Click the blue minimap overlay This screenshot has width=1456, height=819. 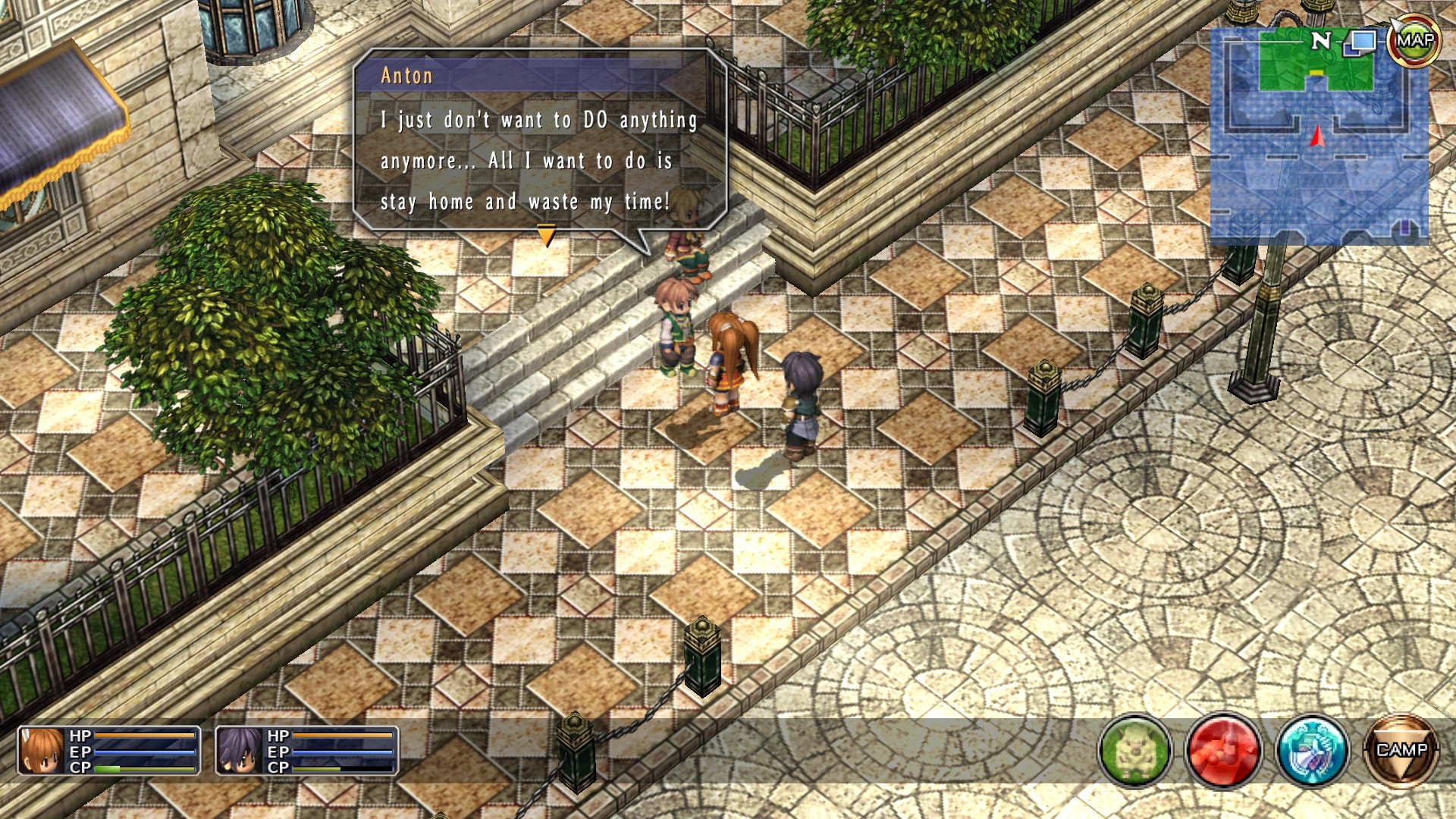(1318, 152)
